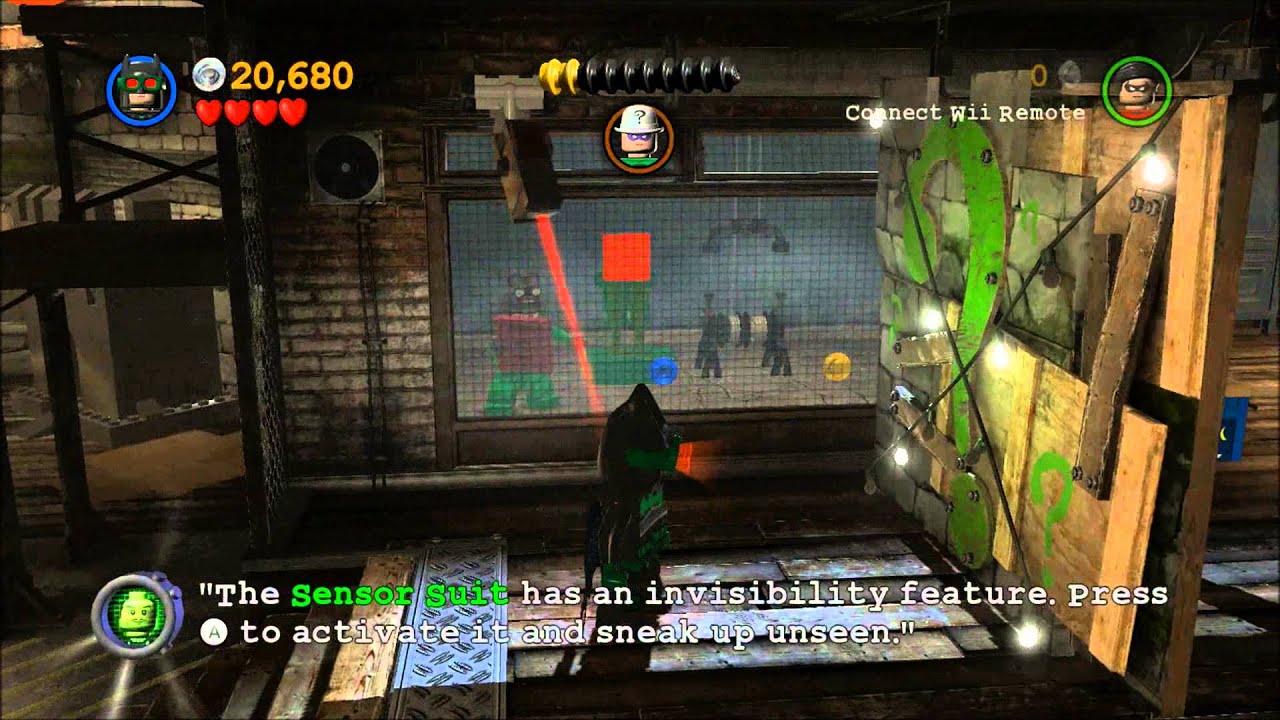Click Robin's portrait in the green circle
This screenshot has height=720, width=1280.
(1135, 92)
